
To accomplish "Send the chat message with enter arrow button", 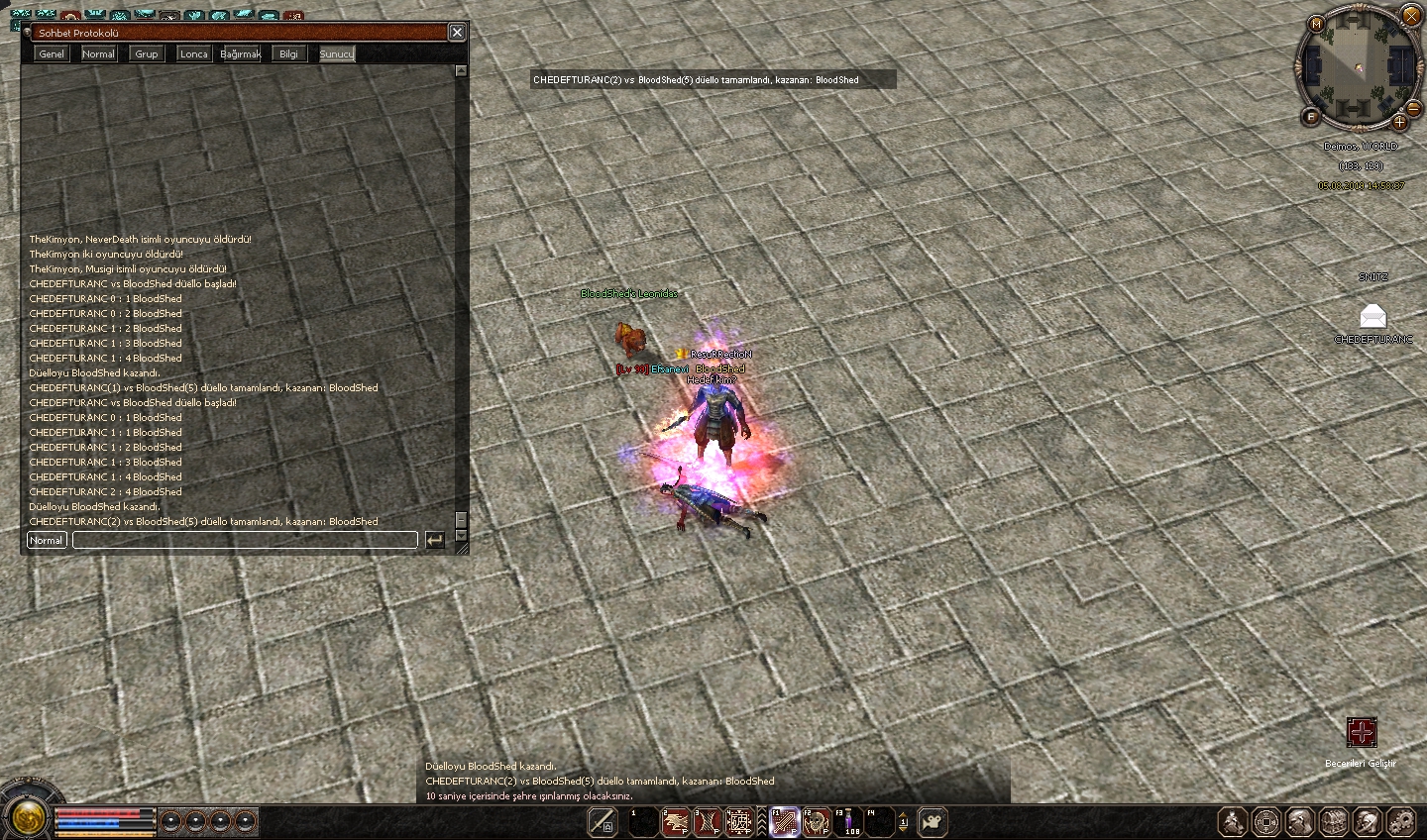I will click(434, 540).
